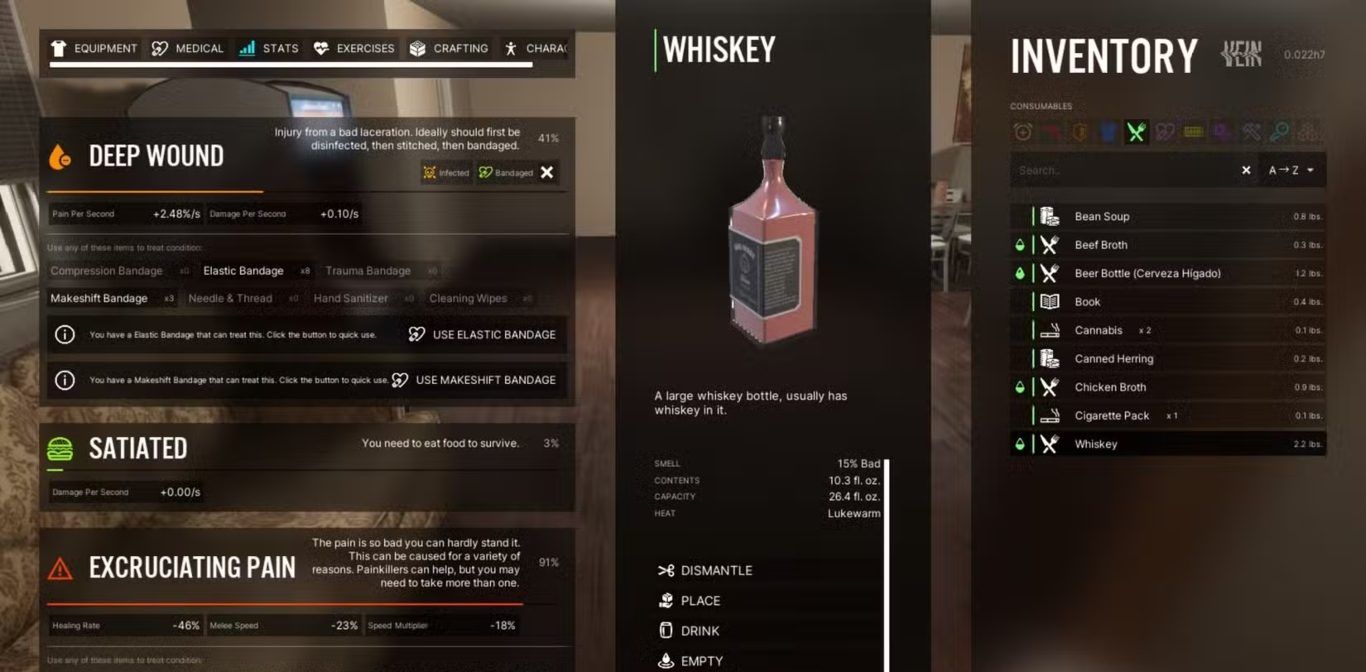Select Bean Soup in inventory
This screenshot has width=1366, height=672.
(x=1102, y=217)
